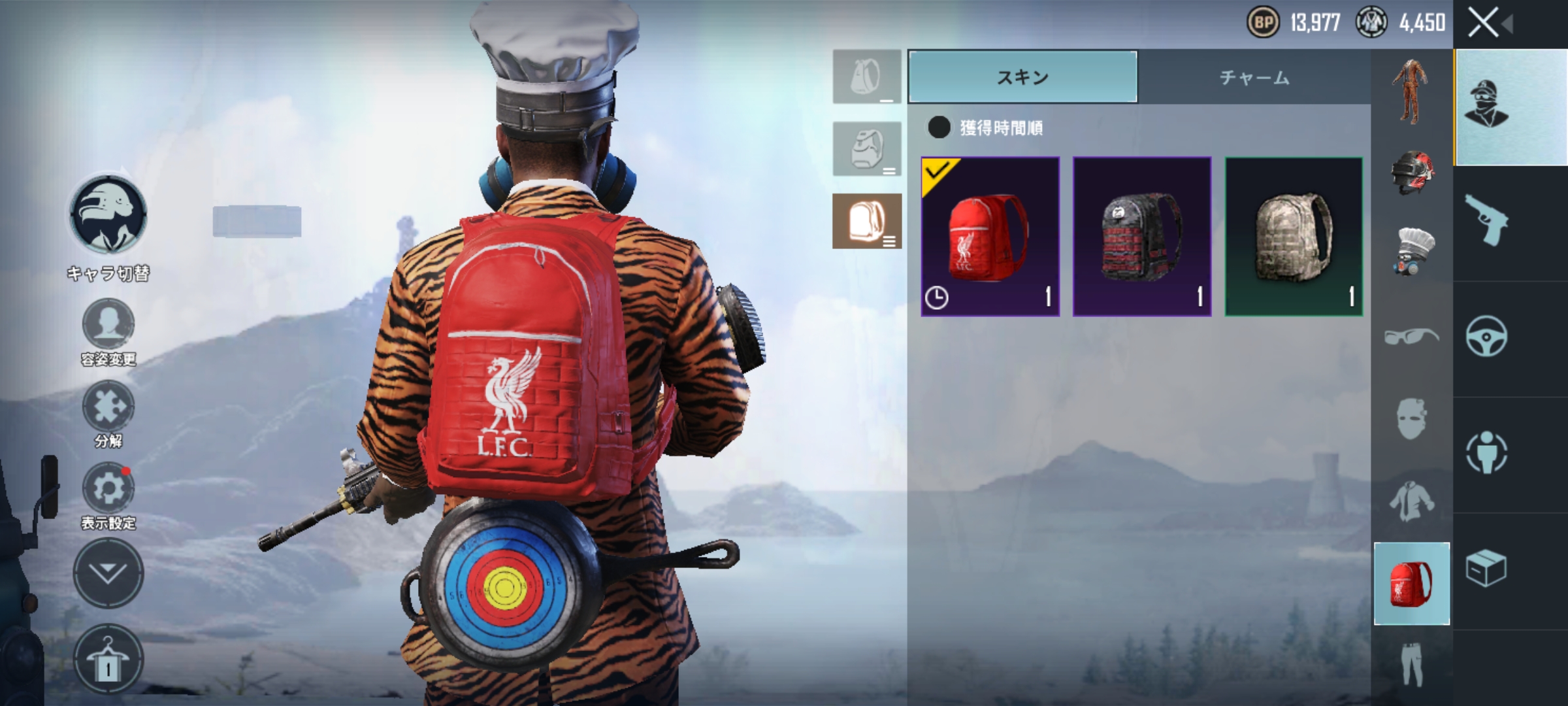Pick the camouflage backpack skin
This screenshot has height=706, width=1568.
[1294, 237]
